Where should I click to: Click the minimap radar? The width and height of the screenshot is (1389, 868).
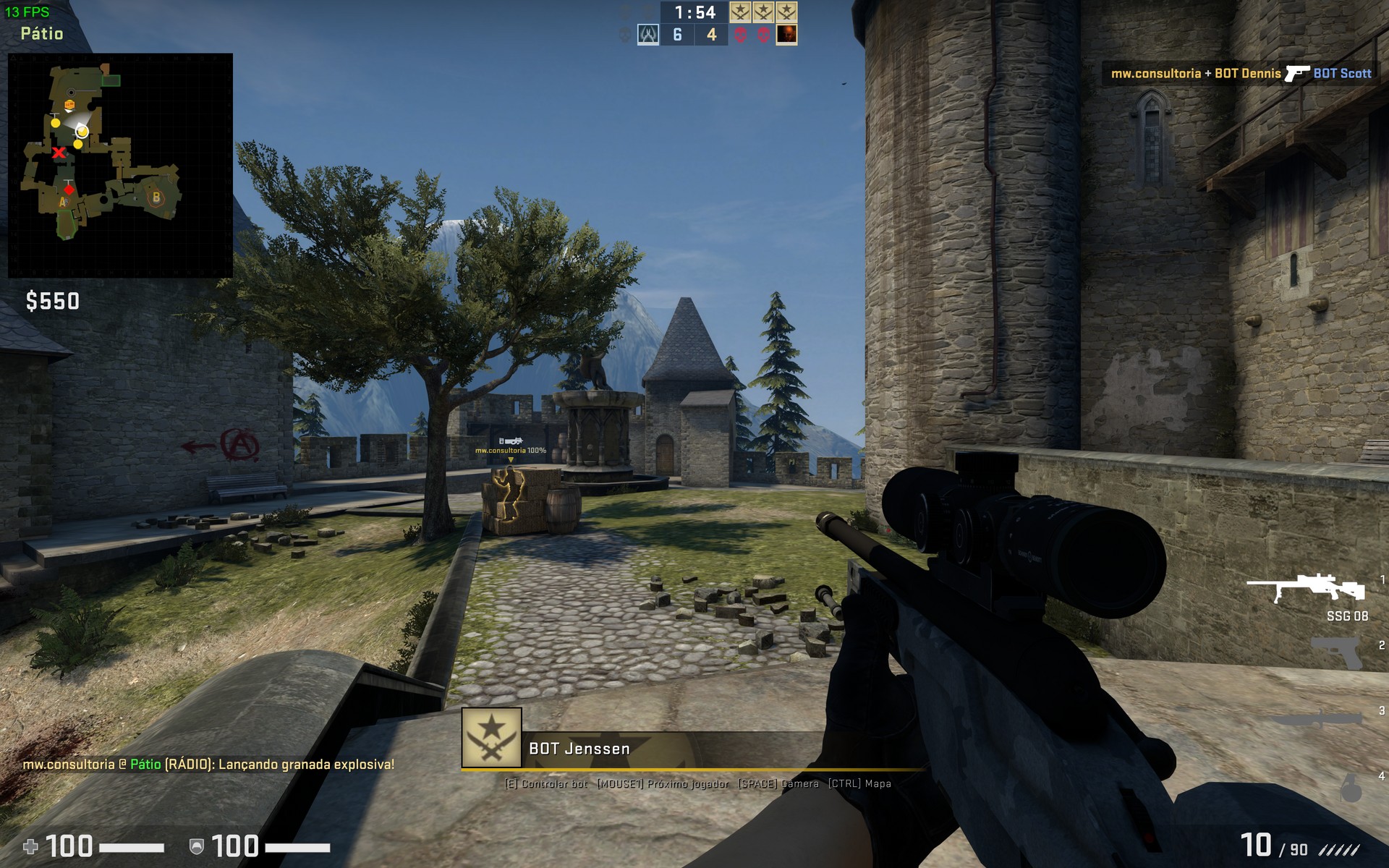pos(120,165)
